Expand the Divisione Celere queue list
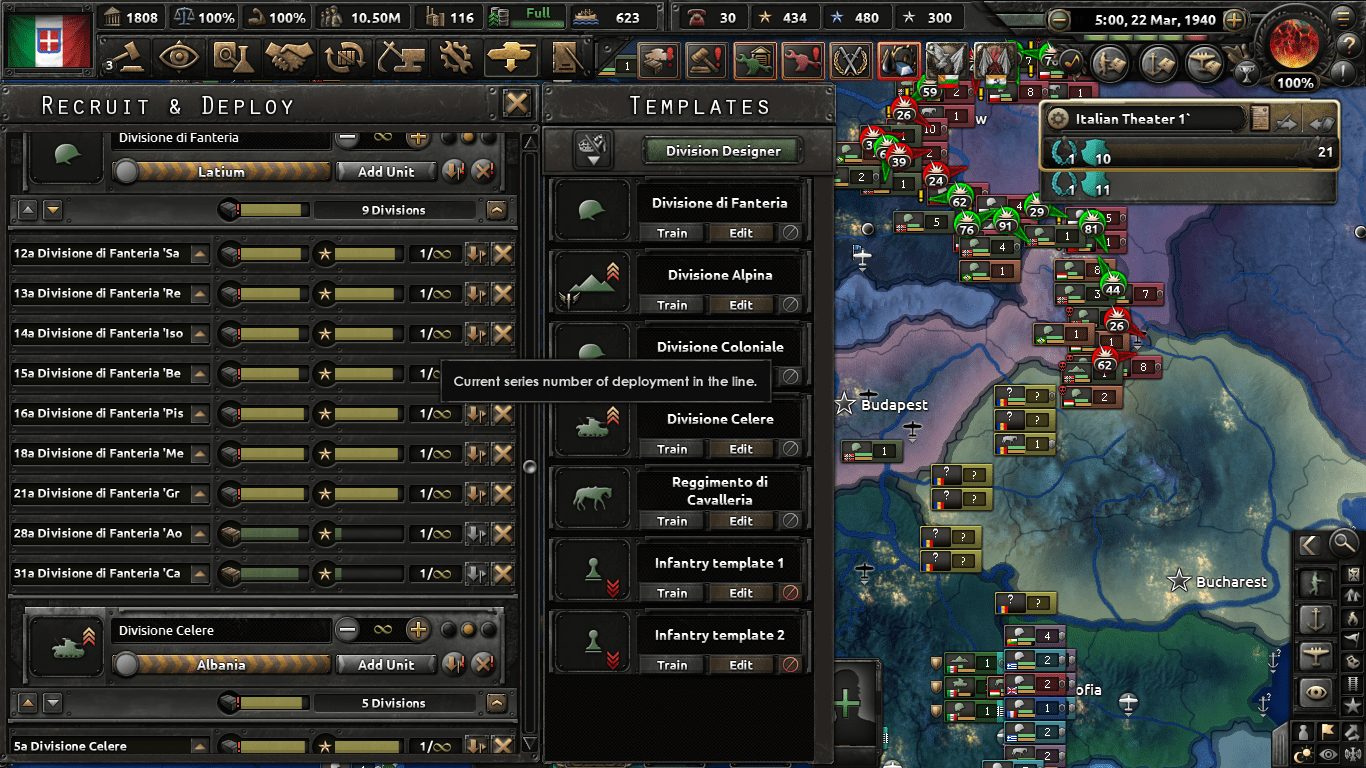This screenshot has height=768, width=1366. 497,702
